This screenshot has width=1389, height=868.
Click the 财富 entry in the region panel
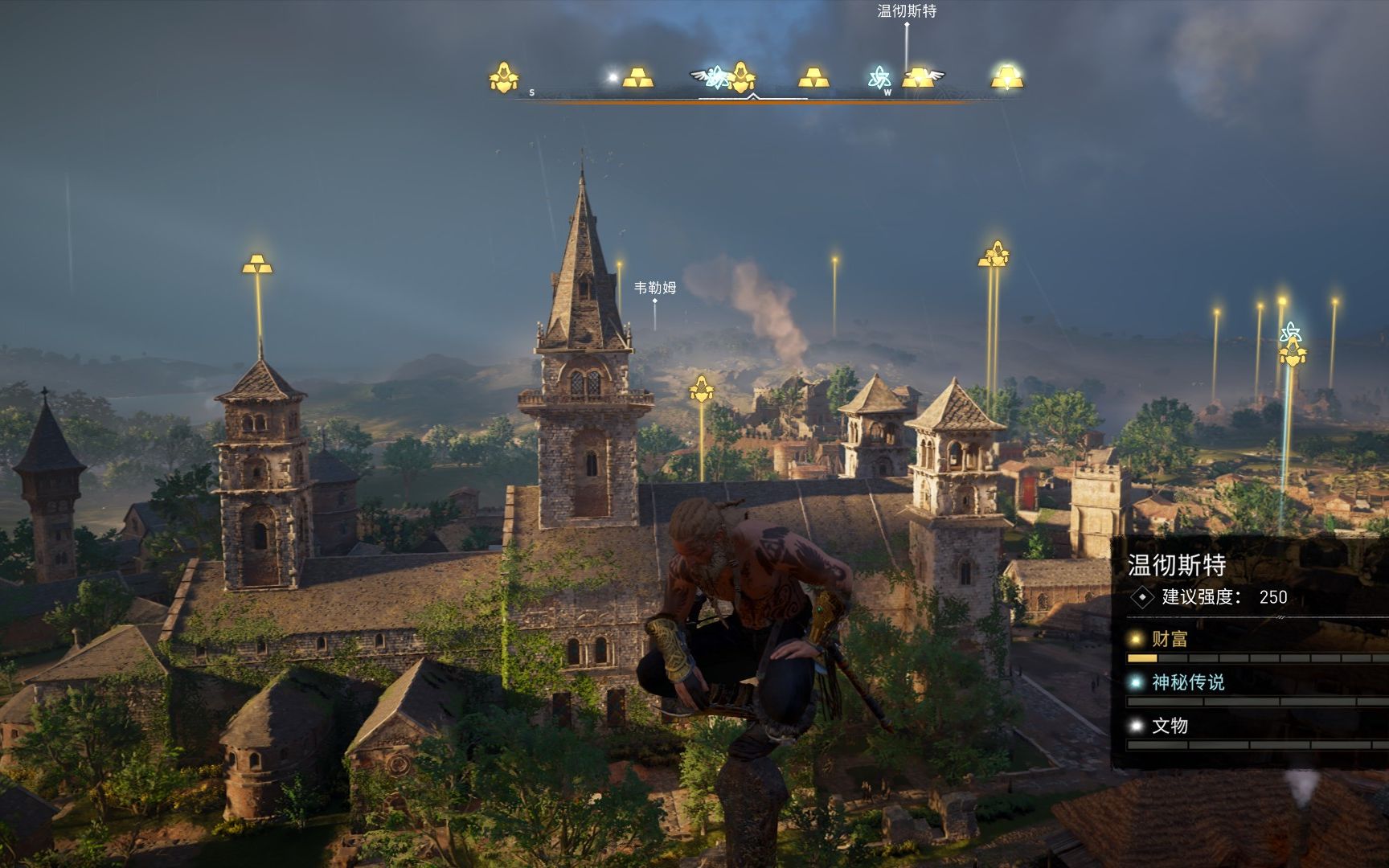1170,639
